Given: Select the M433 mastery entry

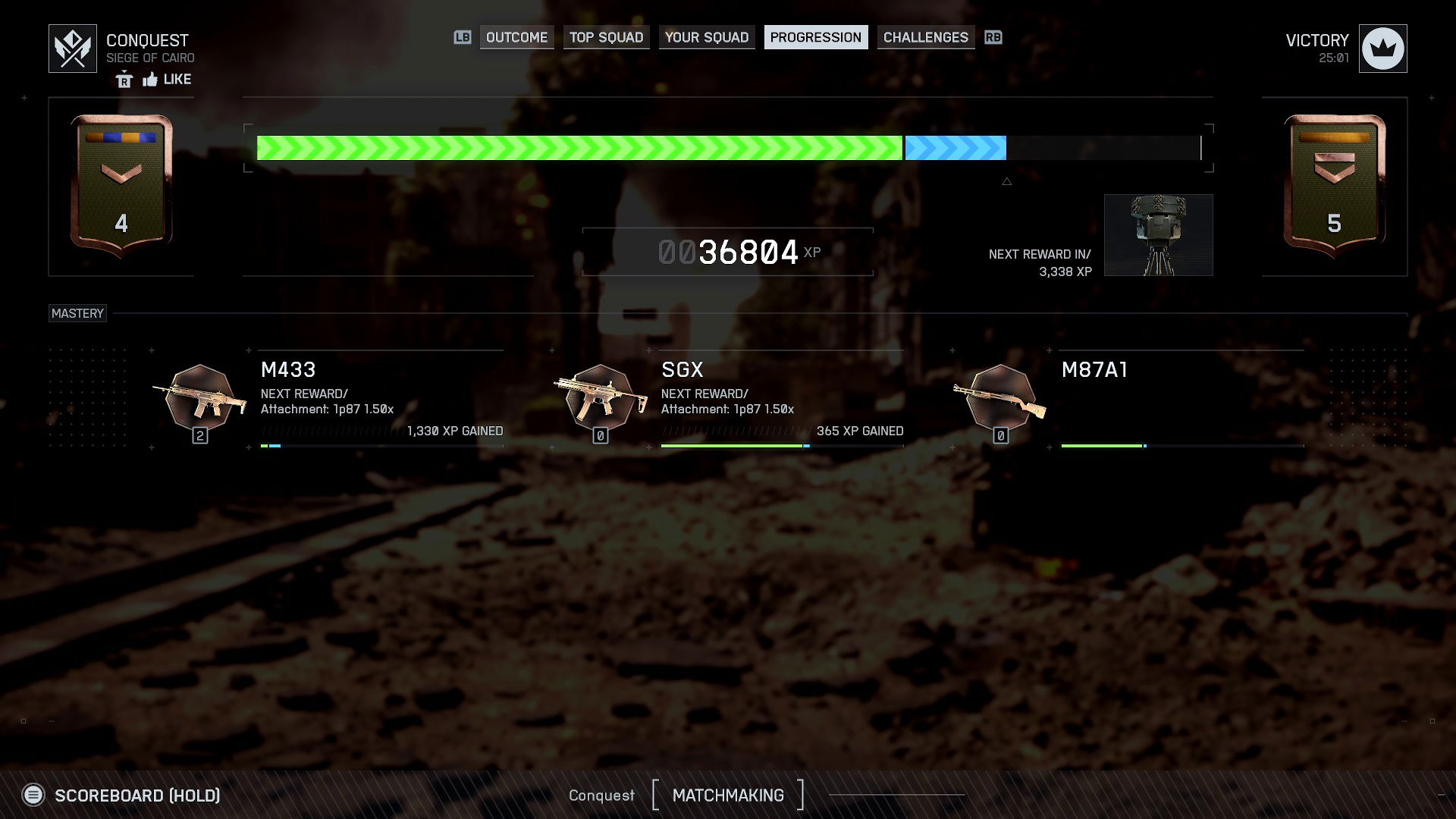Looking at the screenshot, I should pos(201,400).
